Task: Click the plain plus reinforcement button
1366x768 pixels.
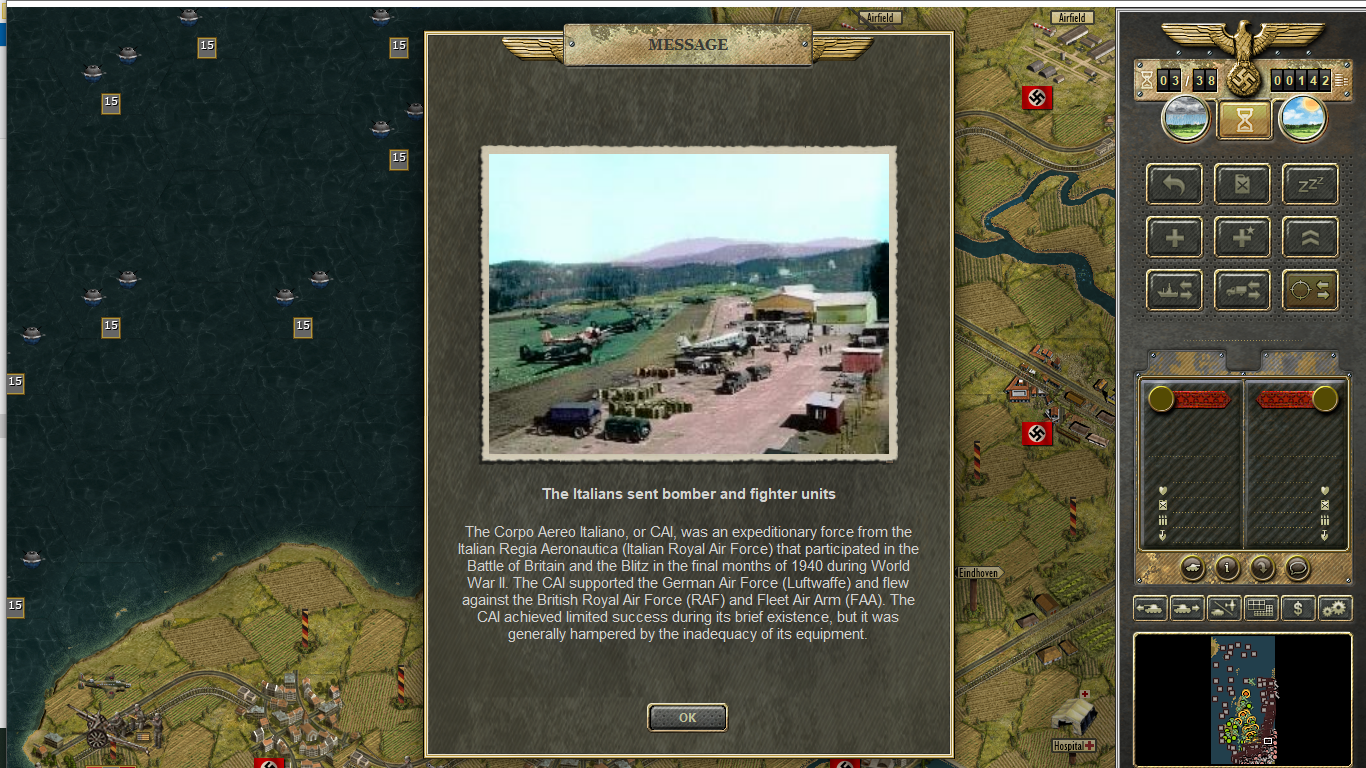Action: click(1174, 238)
